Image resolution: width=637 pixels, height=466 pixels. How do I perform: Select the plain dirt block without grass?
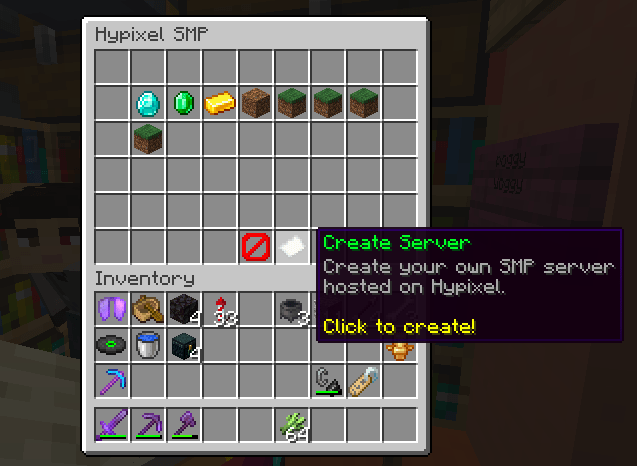point(256,102)
